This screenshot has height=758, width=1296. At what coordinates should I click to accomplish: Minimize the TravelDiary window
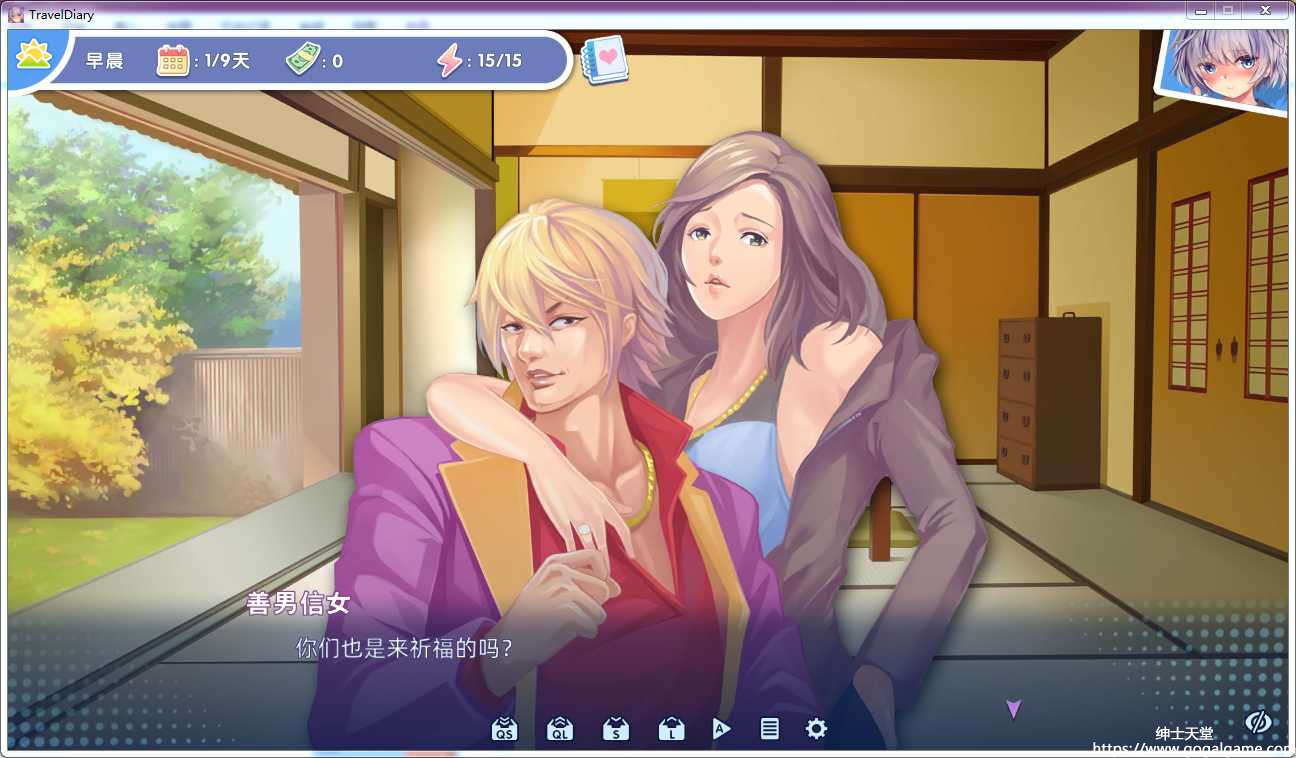1200,10
